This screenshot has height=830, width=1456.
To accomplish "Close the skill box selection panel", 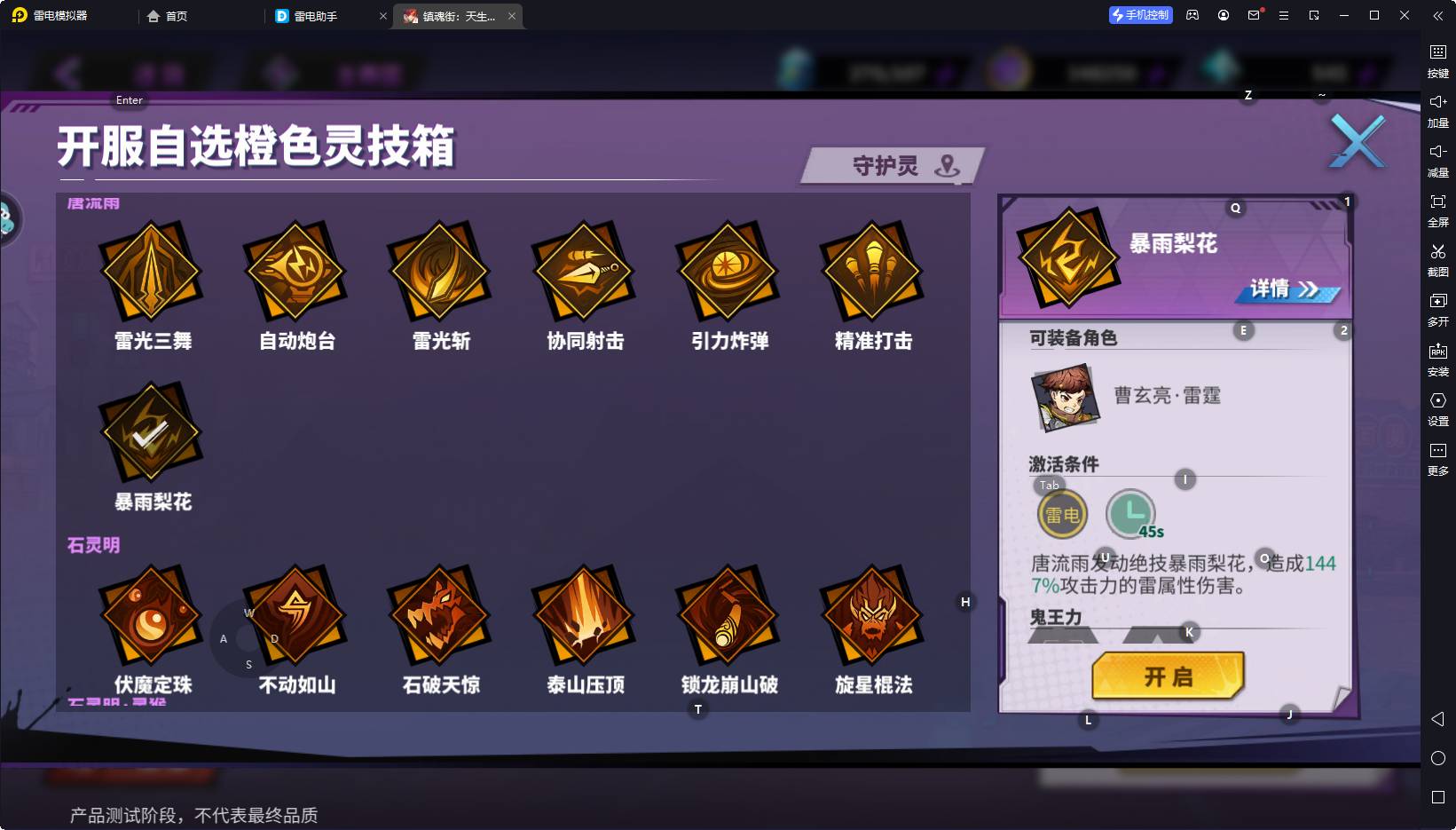I will tap(1357, 141).
